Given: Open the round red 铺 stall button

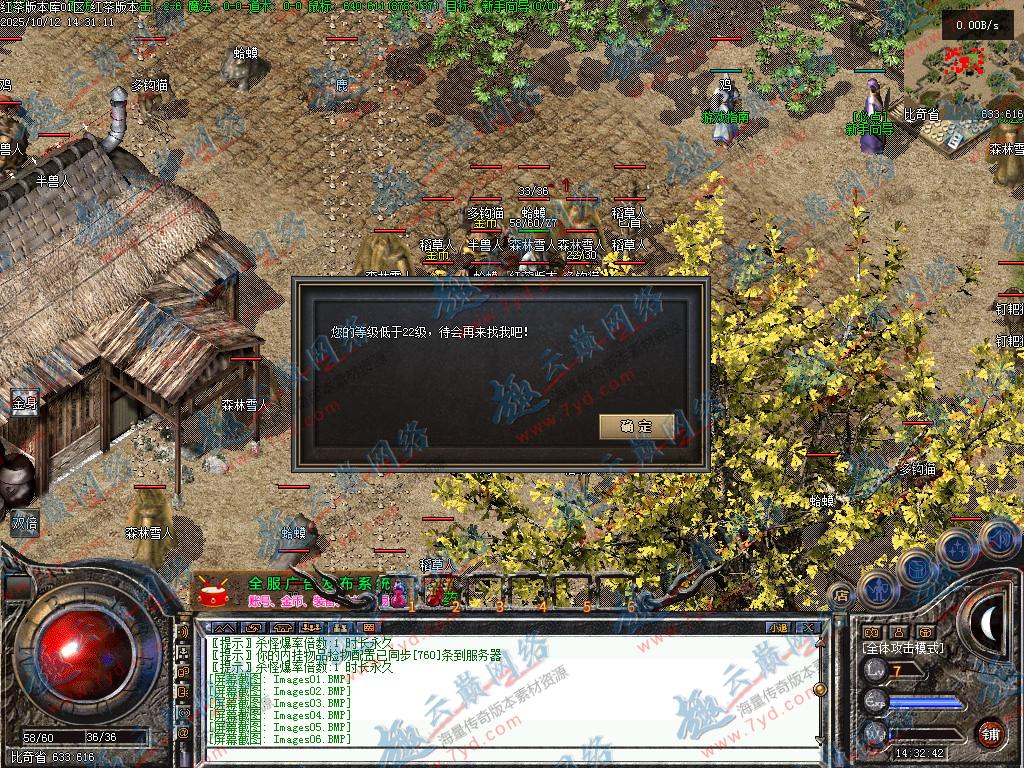Looking at the screenshot, I should (x=991, y=733).
